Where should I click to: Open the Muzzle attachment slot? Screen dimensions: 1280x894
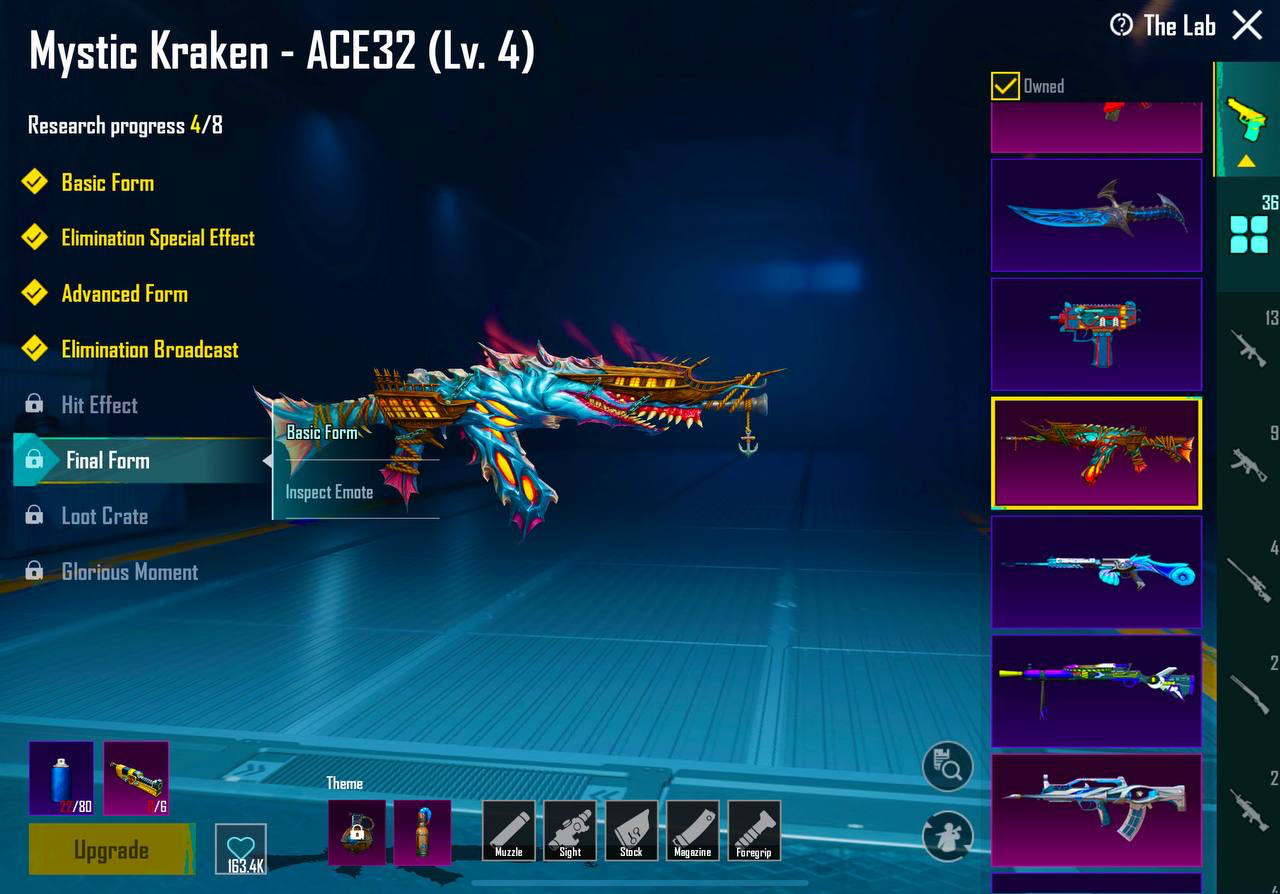click(509, 830)
